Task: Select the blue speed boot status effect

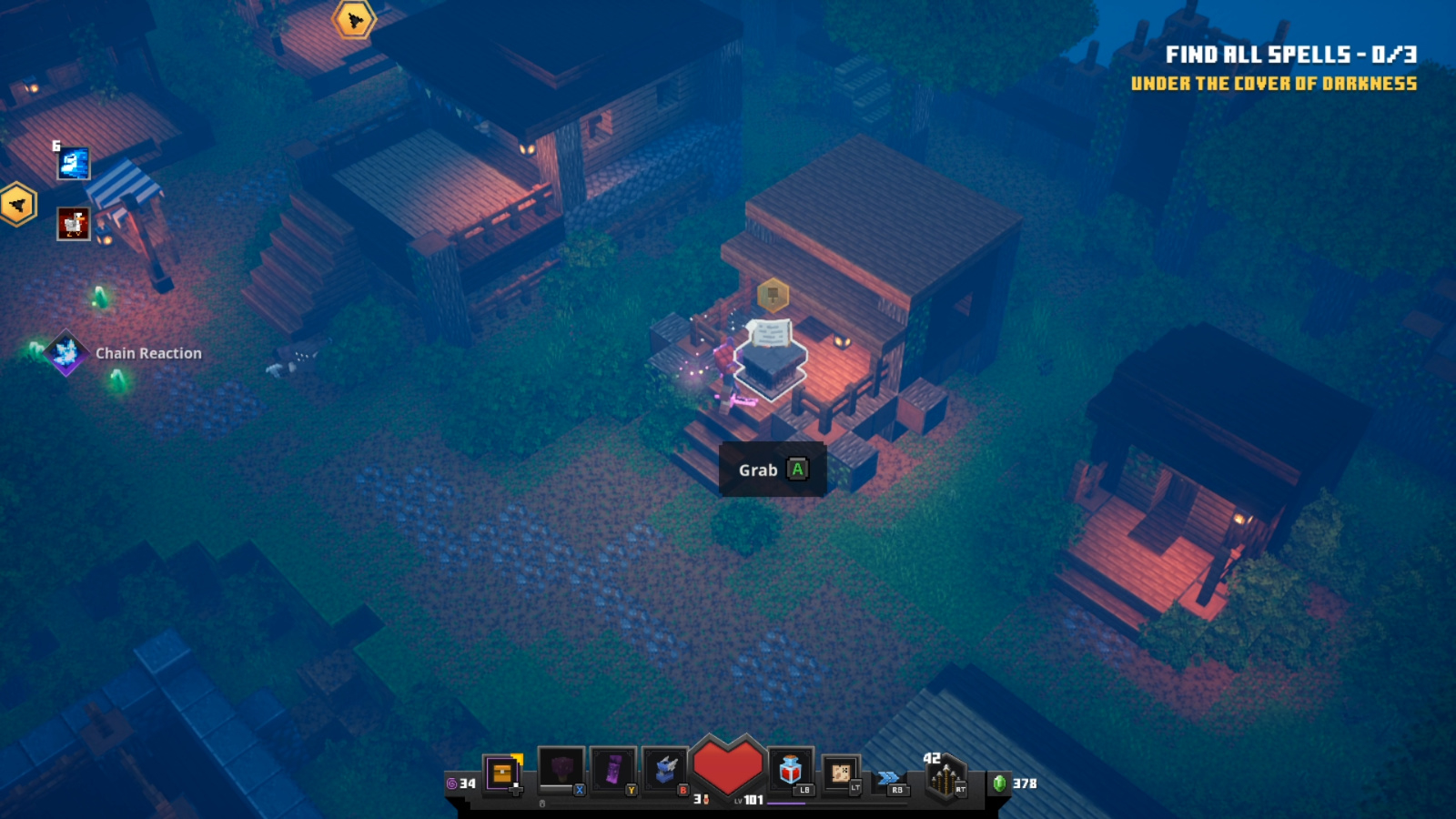Action: pyautogui.click(x=74, y=164)
